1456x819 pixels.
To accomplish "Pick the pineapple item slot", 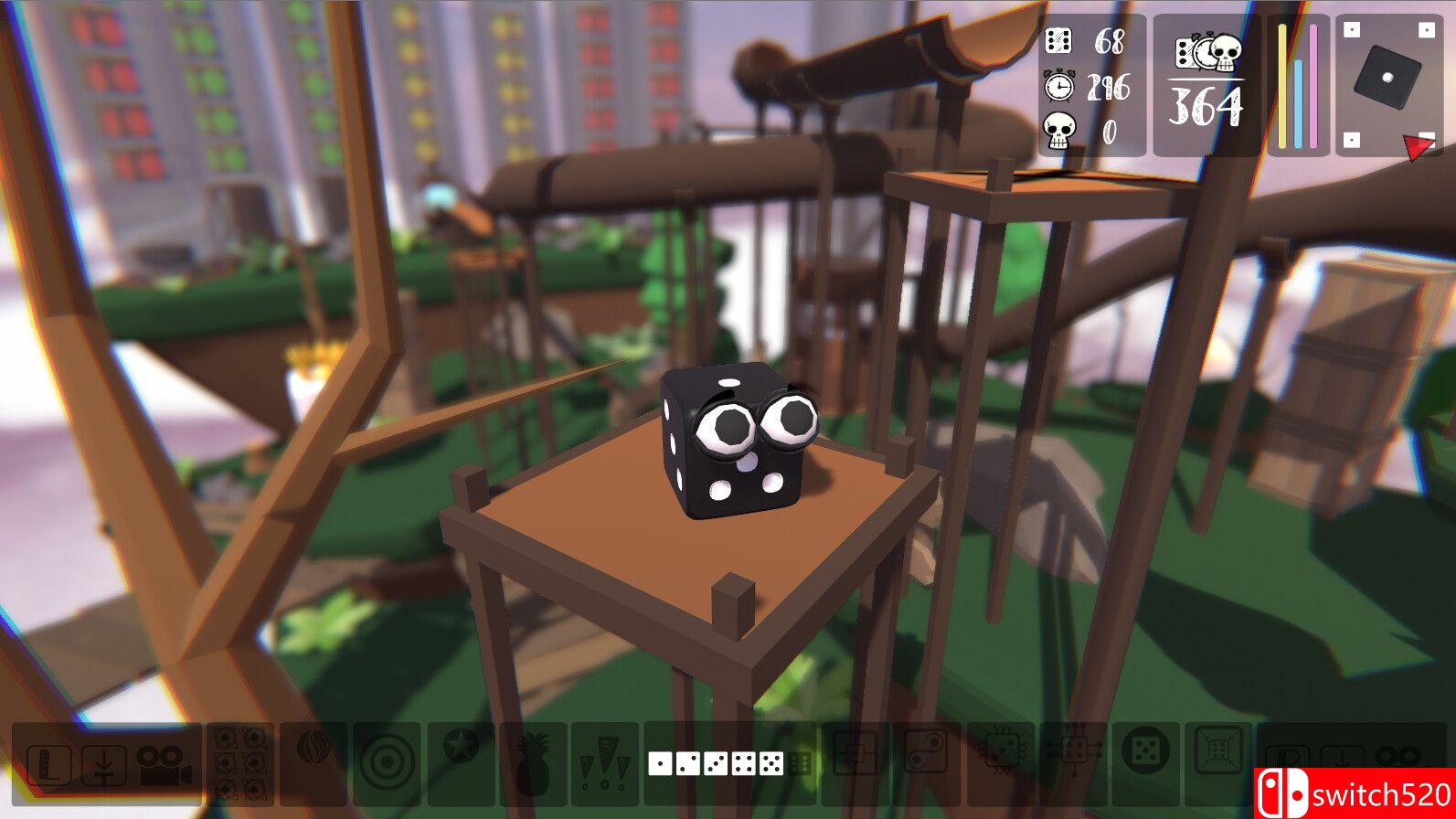I will [x=532, y=763].
